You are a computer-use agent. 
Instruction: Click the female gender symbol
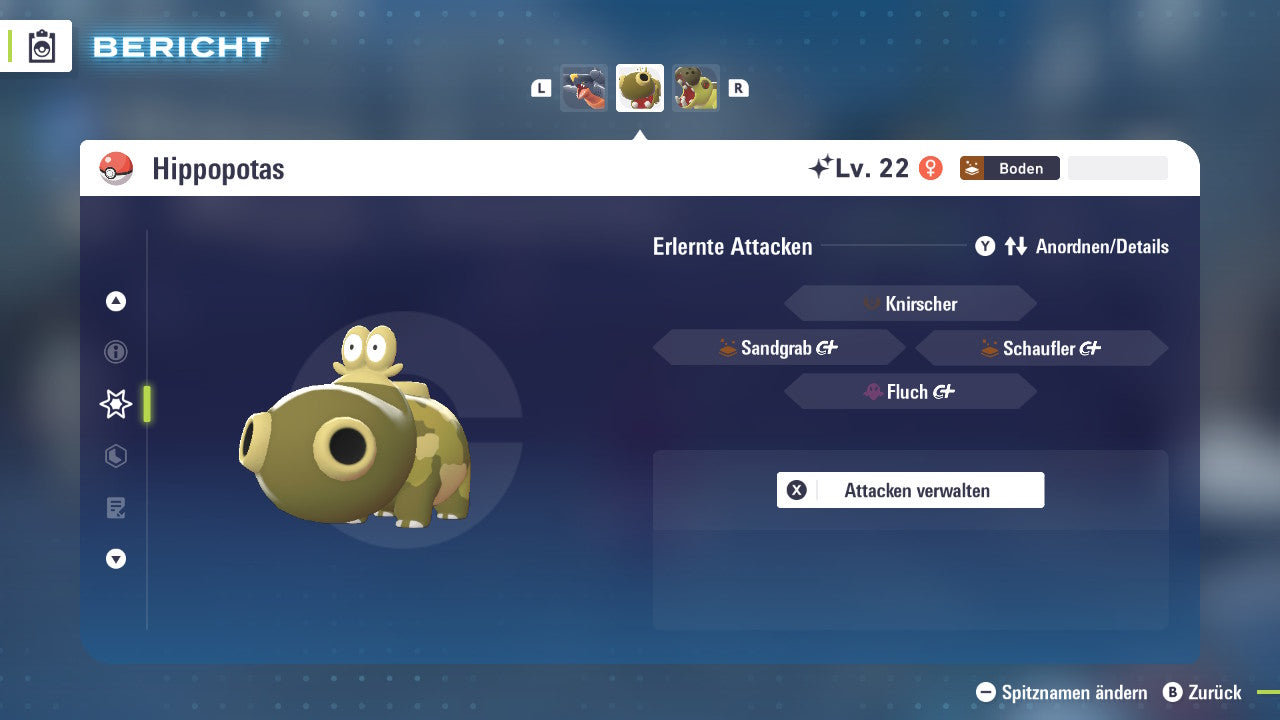pyautogui.click(x=931, y=168)
